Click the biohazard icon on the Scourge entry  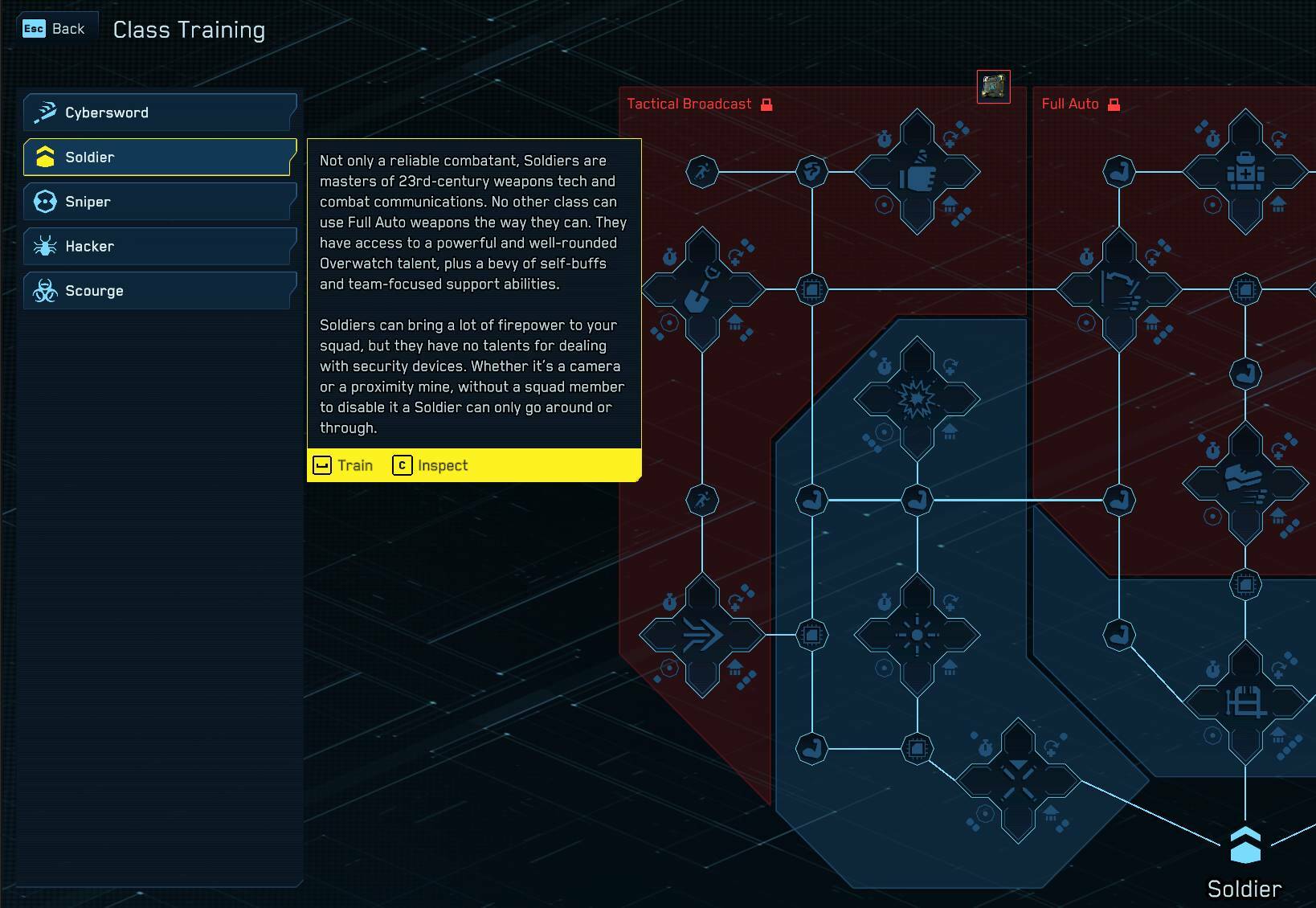click(x=46, y=290)
